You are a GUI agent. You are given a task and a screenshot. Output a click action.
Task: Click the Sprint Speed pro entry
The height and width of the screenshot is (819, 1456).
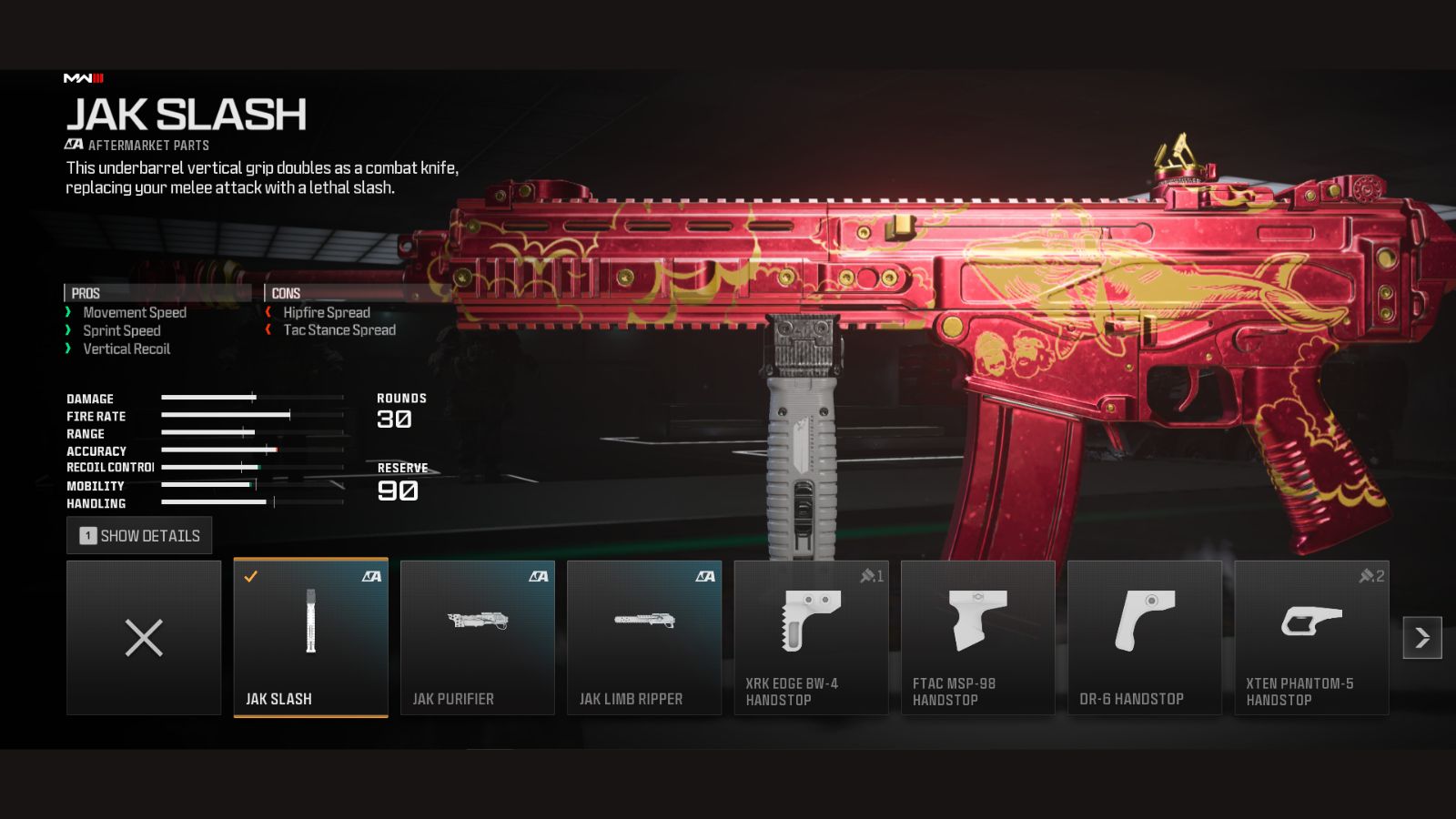coord(120,330)
